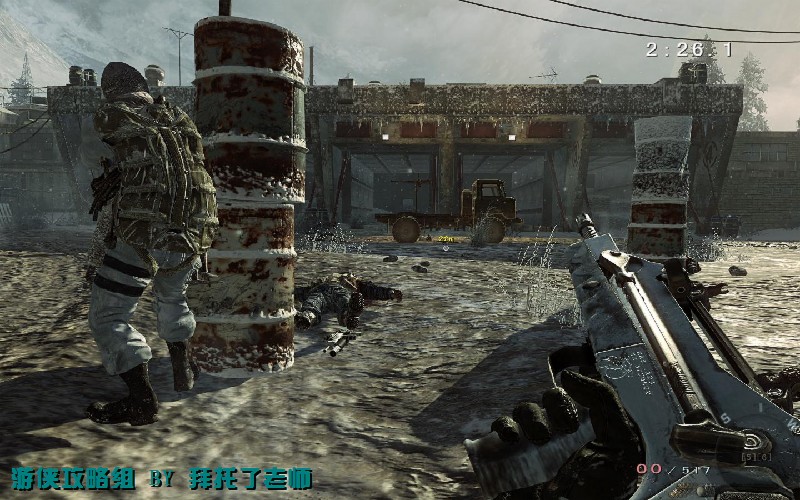Click the yellow objective waypoint distance marker
This screenshot has width=800, height=500.
point(446,240)
